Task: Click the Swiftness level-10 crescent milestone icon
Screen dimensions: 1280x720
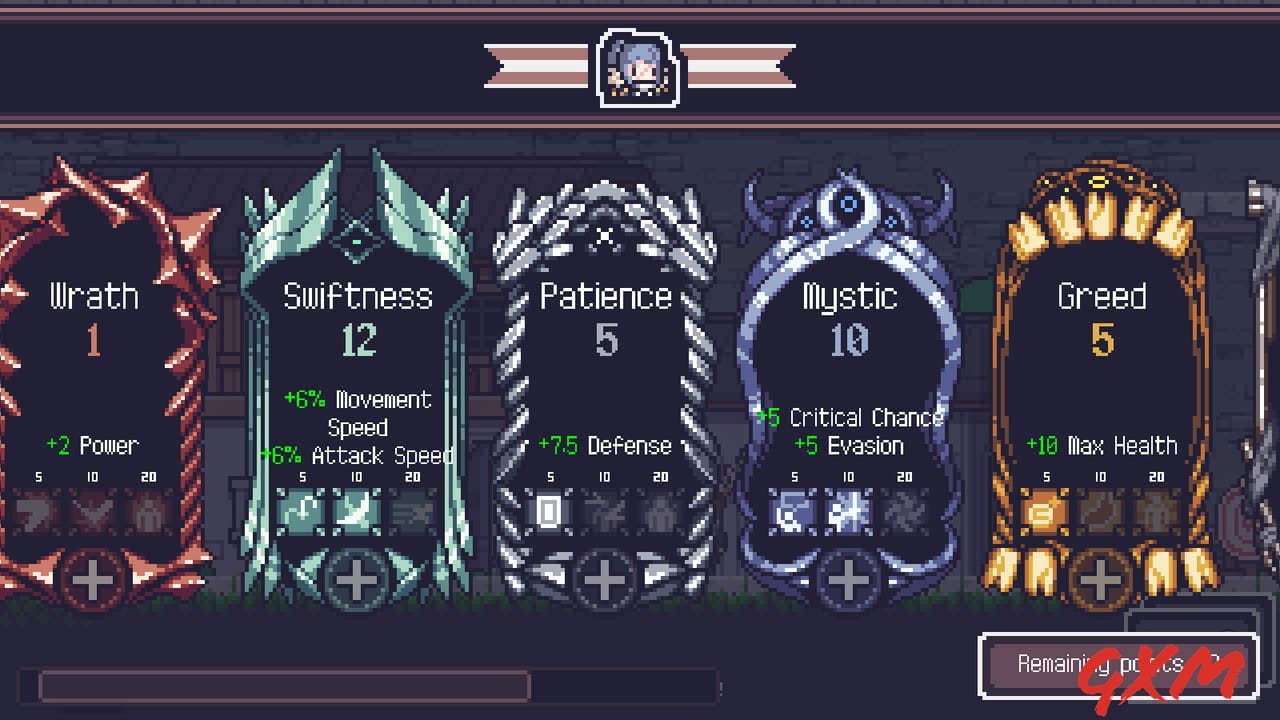Action: (x=358, y=515)
